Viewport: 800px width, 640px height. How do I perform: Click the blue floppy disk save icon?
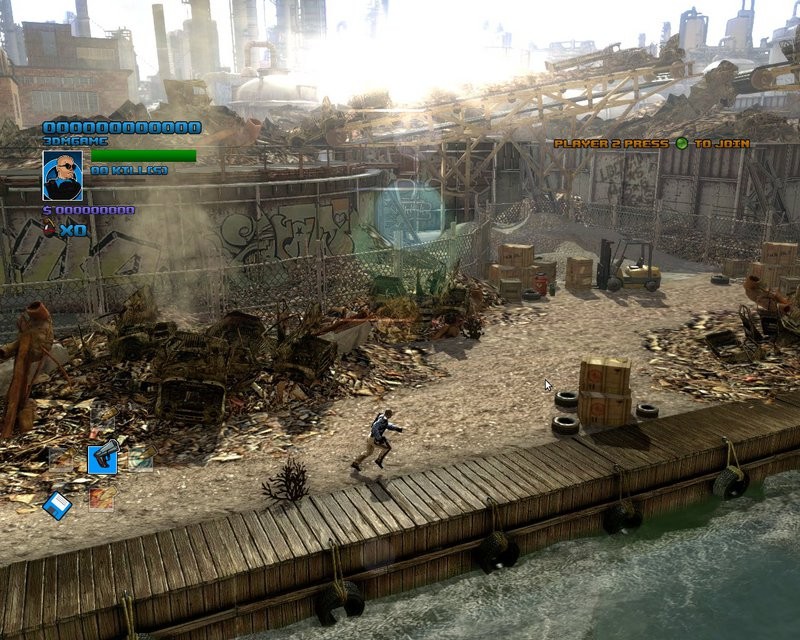pyautogui.click(x=57, y=506)
